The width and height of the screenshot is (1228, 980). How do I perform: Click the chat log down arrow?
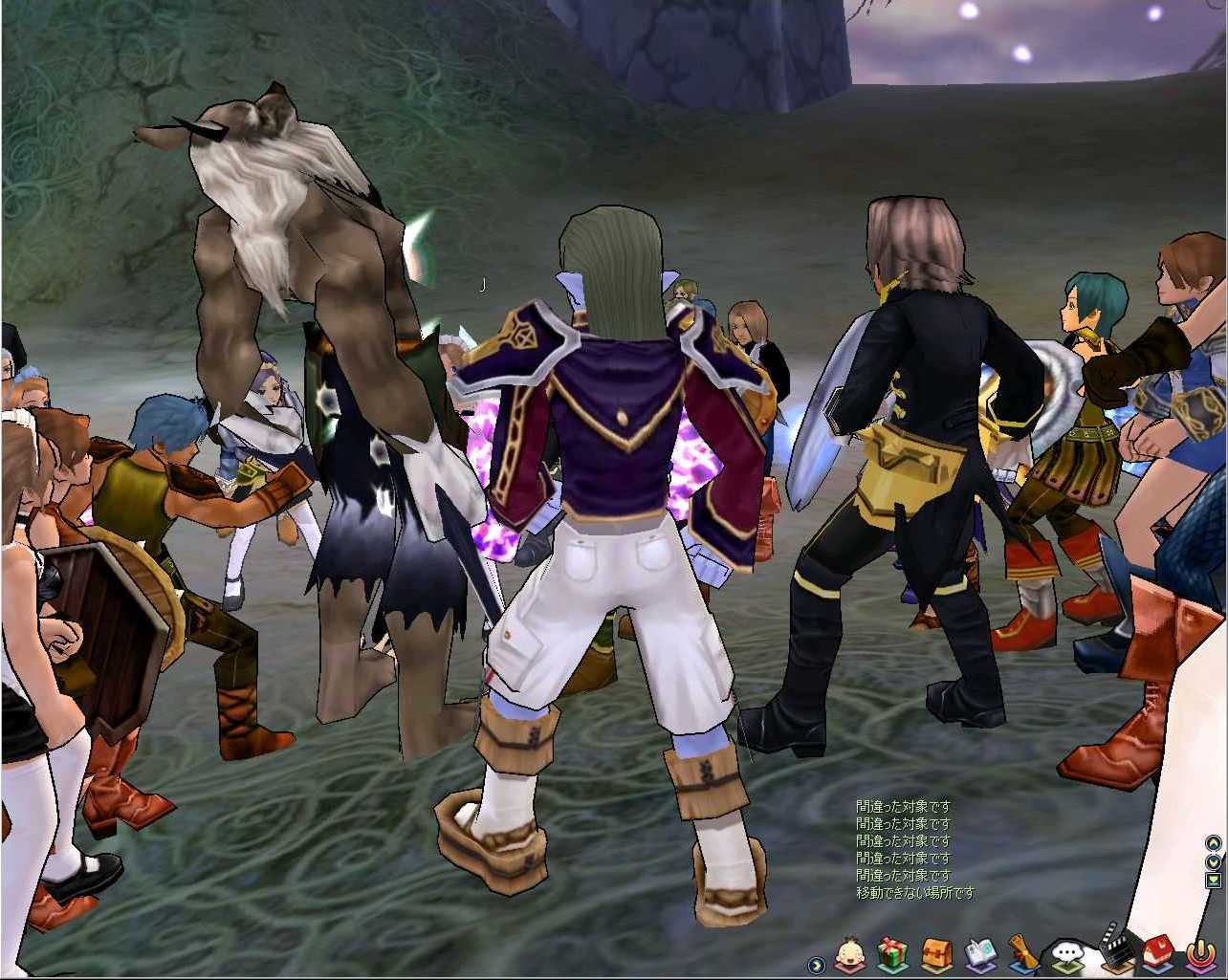pyautogui.click(x=1214, y=861)
